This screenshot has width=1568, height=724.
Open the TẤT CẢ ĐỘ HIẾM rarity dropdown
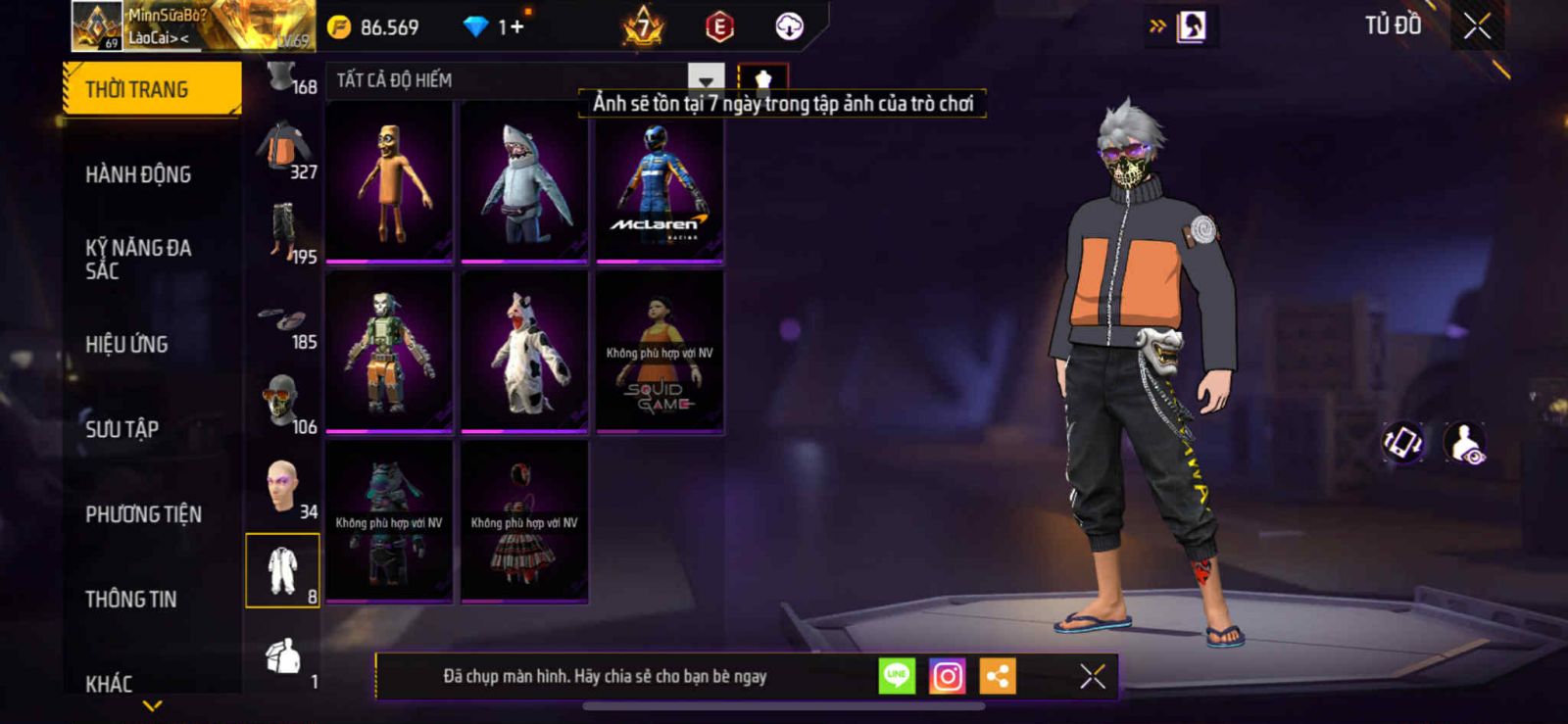point(705,80)
